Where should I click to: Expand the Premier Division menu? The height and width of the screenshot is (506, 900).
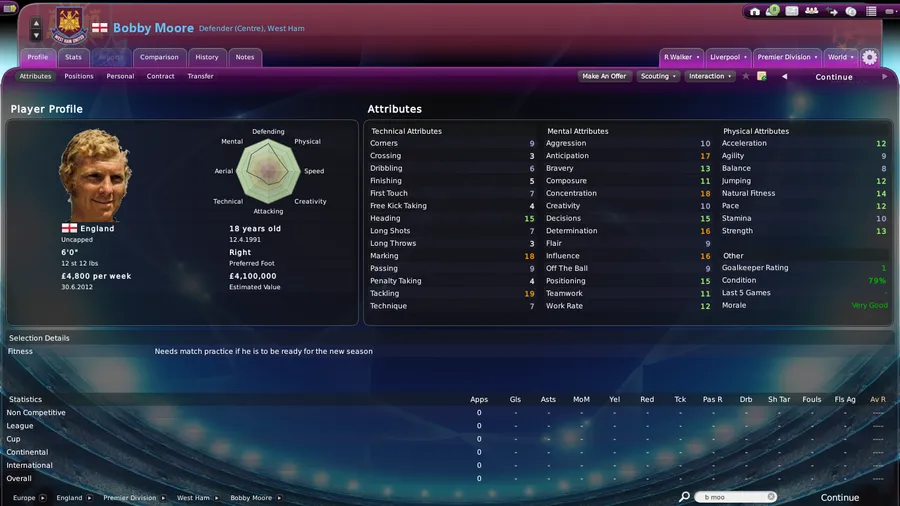coord(787,57)
